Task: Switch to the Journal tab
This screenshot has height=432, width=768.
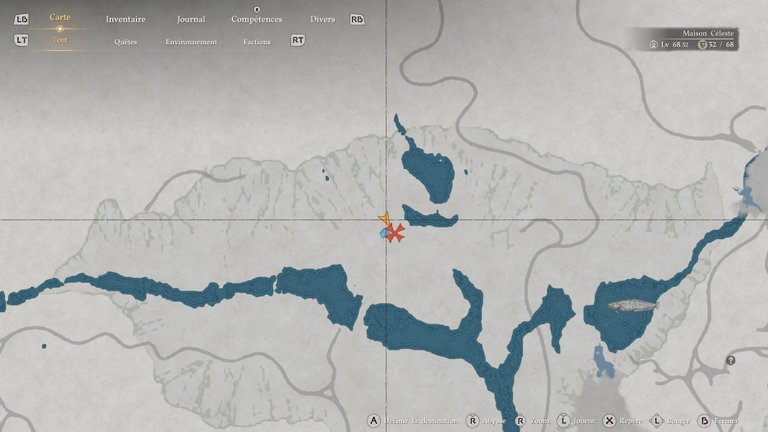Action: 191,19
